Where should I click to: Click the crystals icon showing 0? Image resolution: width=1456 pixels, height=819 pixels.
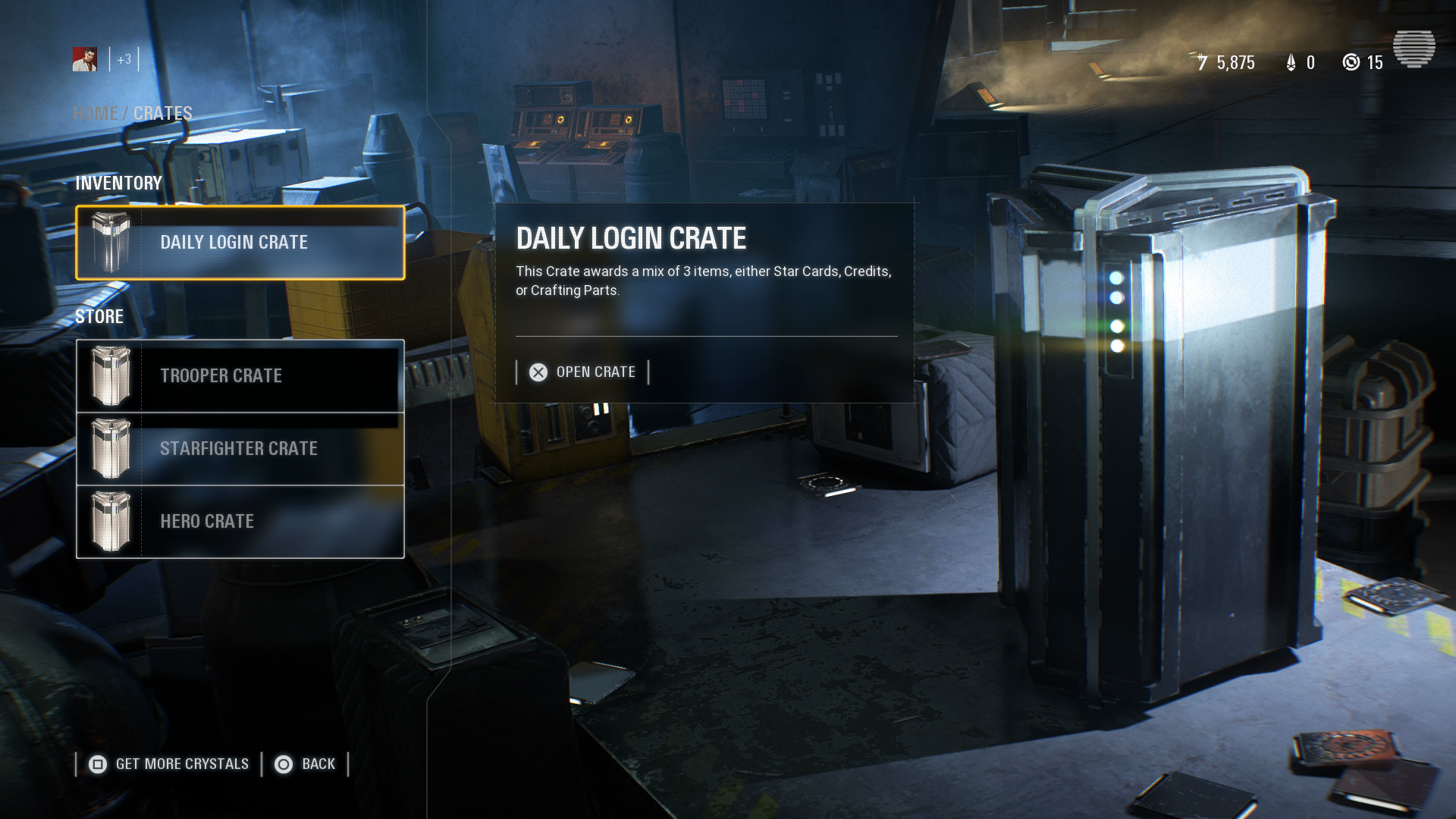coord(1291,63)
